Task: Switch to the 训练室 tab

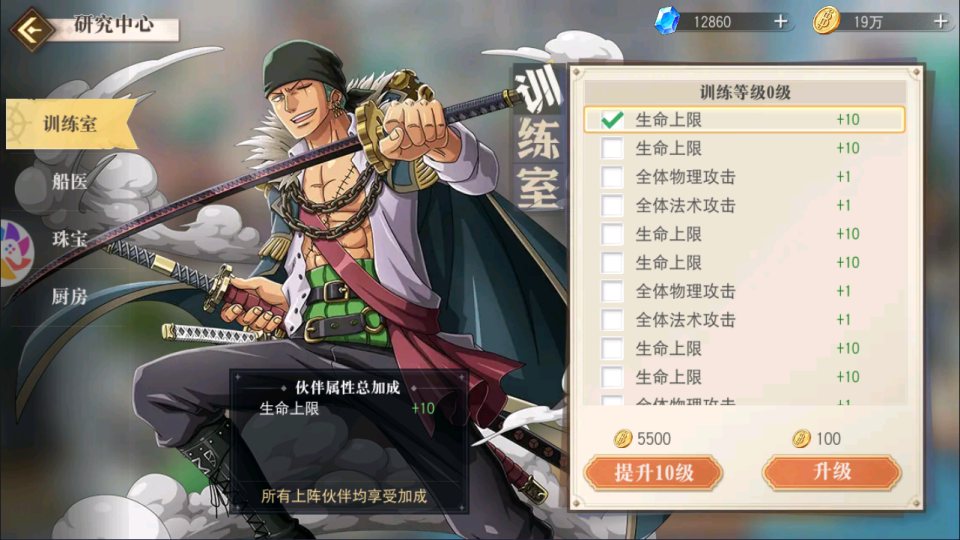Action: pyautogui.click(x=70, y=125)
